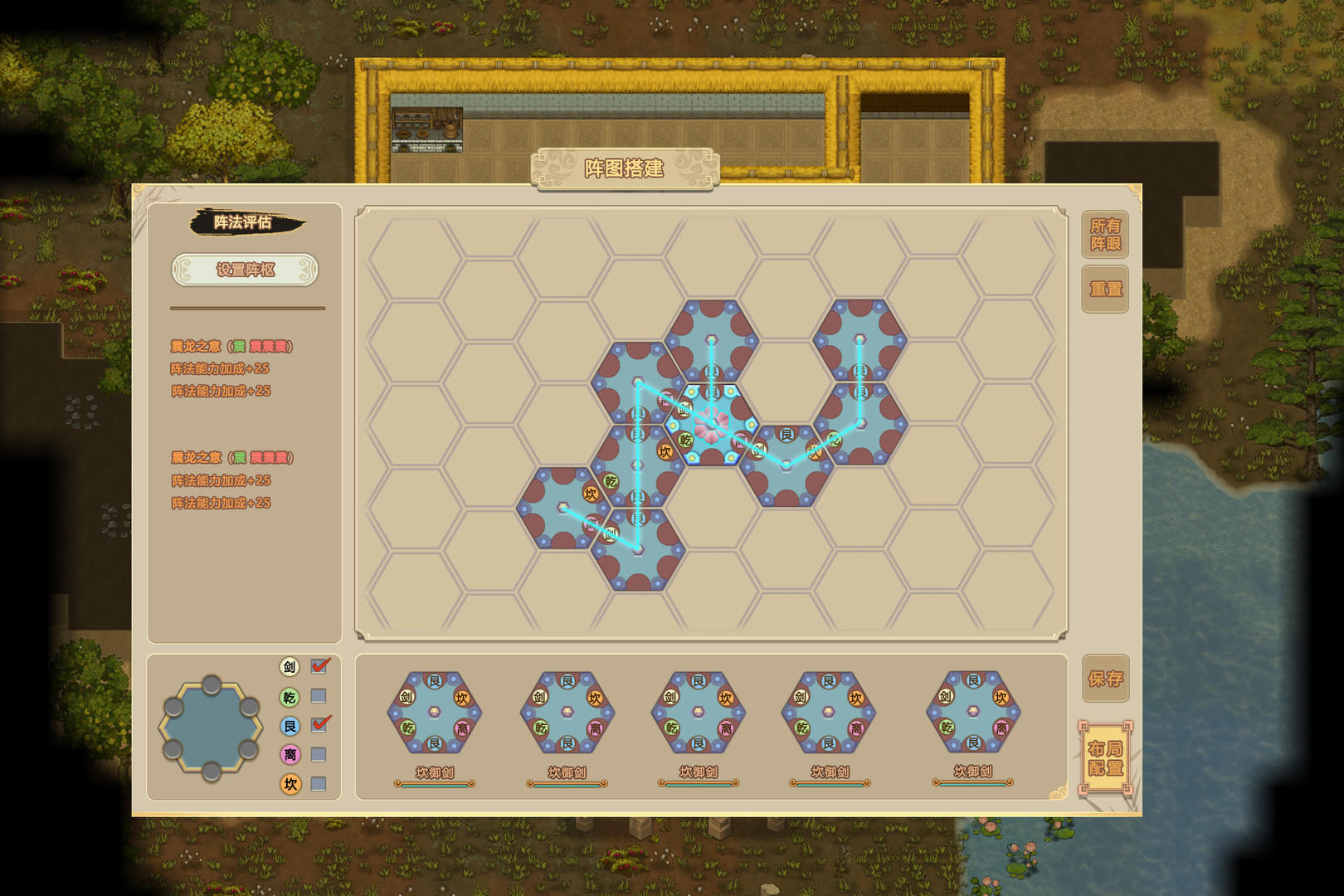Enable the 离 element checkbox
The width and height of the screenshot is (1344, 896).
tap(318, 754)
